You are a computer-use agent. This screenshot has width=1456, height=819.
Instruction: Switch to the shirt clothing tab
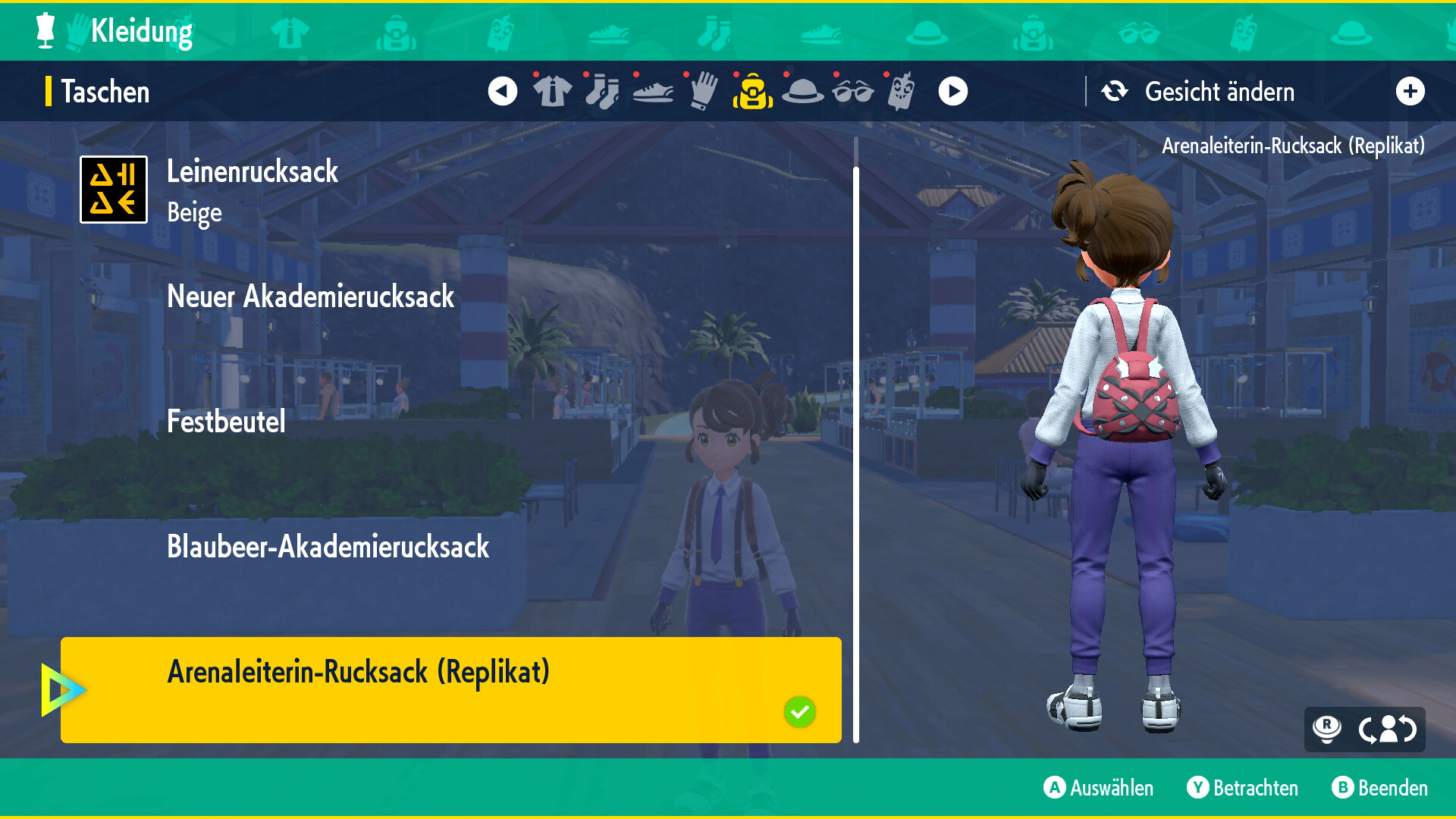(552, 92)
